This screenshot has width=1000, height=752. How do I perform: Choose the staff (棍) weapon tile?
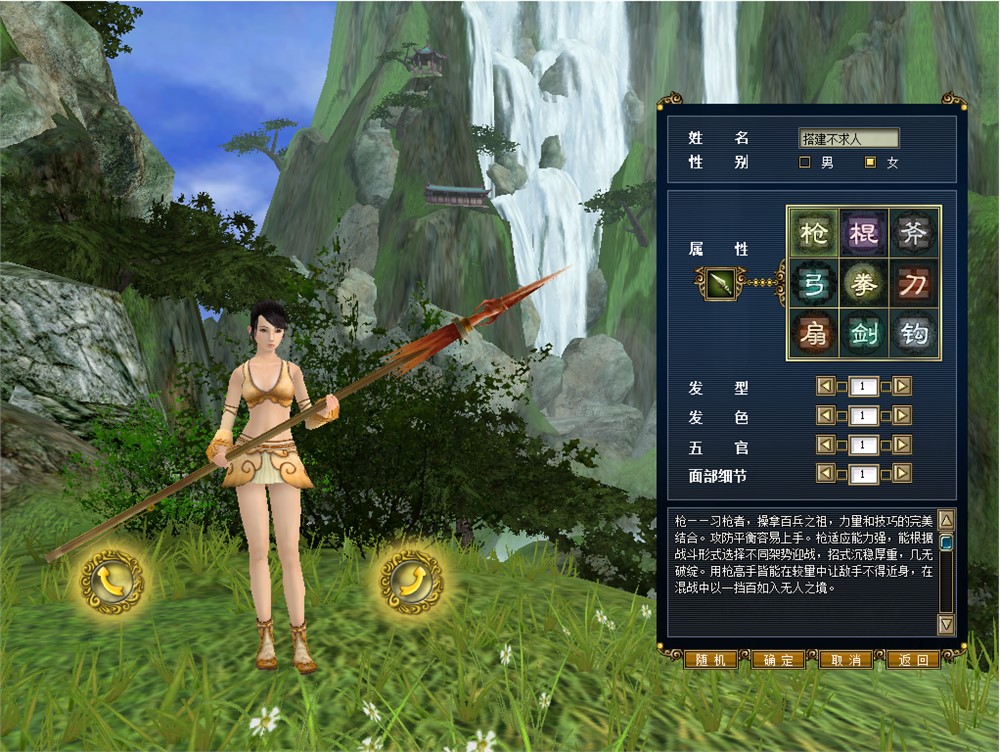point(864,233)
